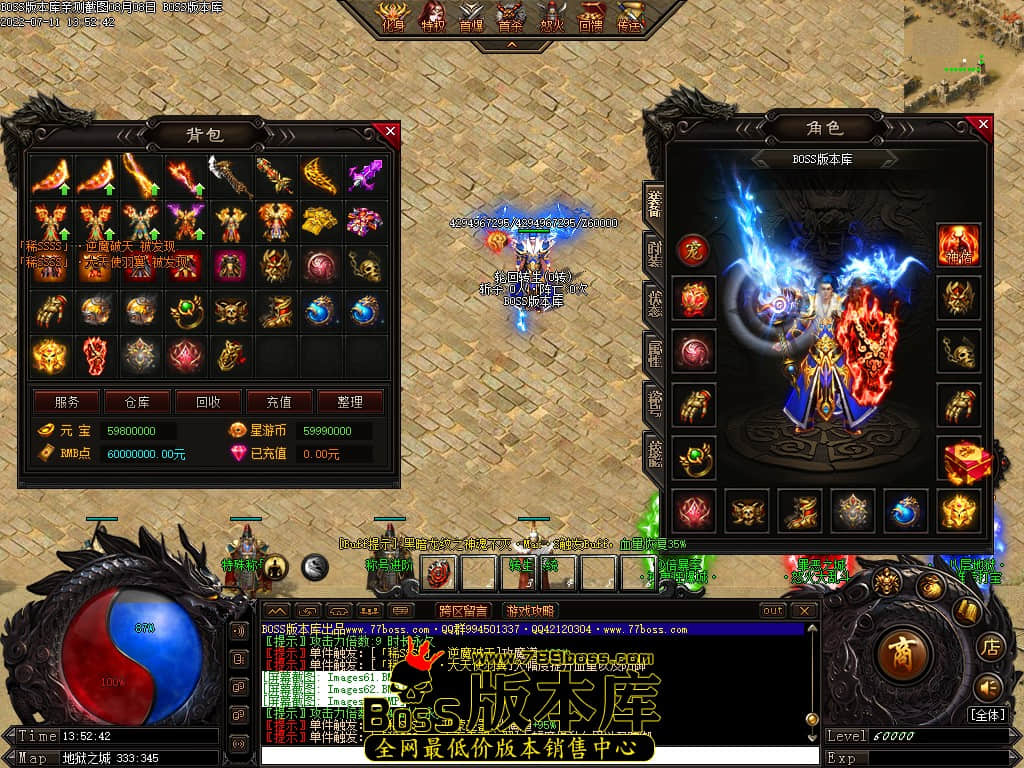Open the 跨区留言 cross-server message tab
This screenshot has width=1024, height=768.
coord(463,610)
